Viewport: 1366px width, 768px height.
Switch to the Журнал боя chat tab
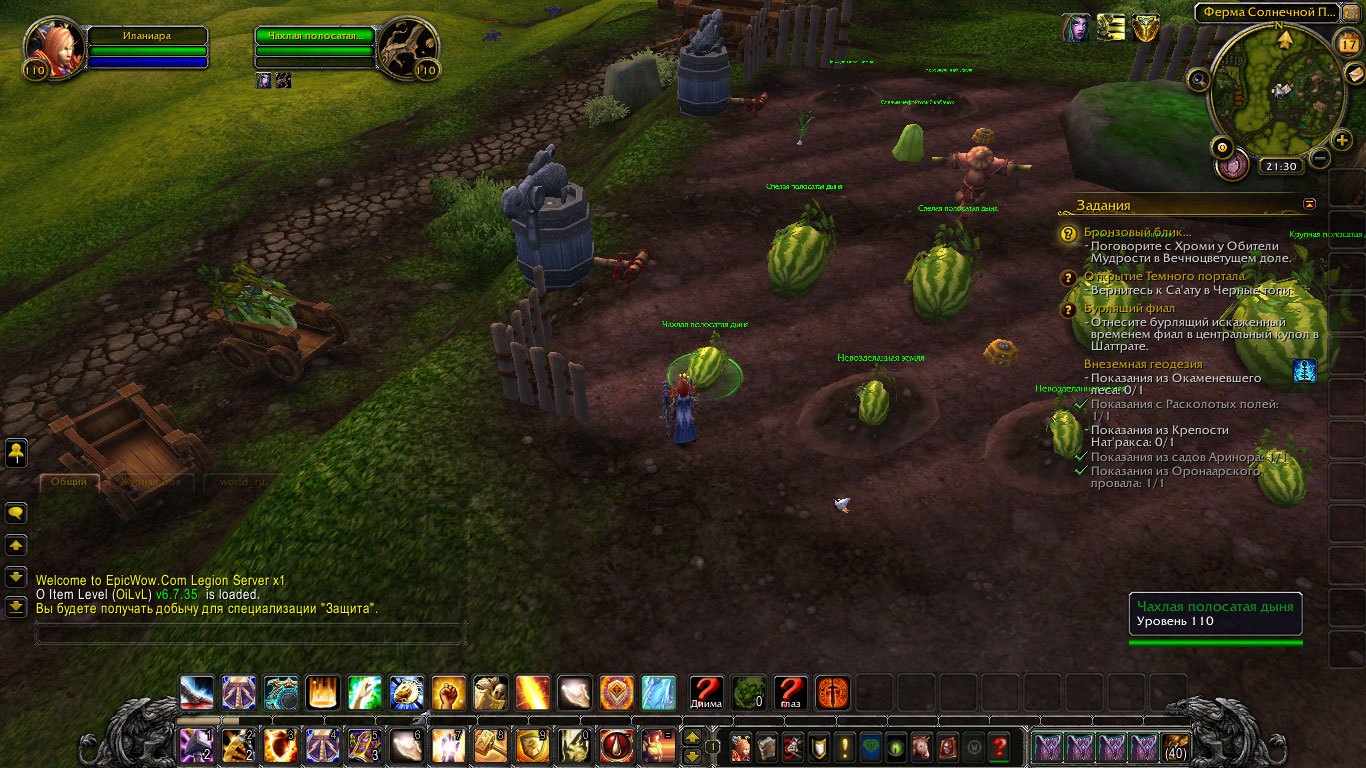click(150, 481)
